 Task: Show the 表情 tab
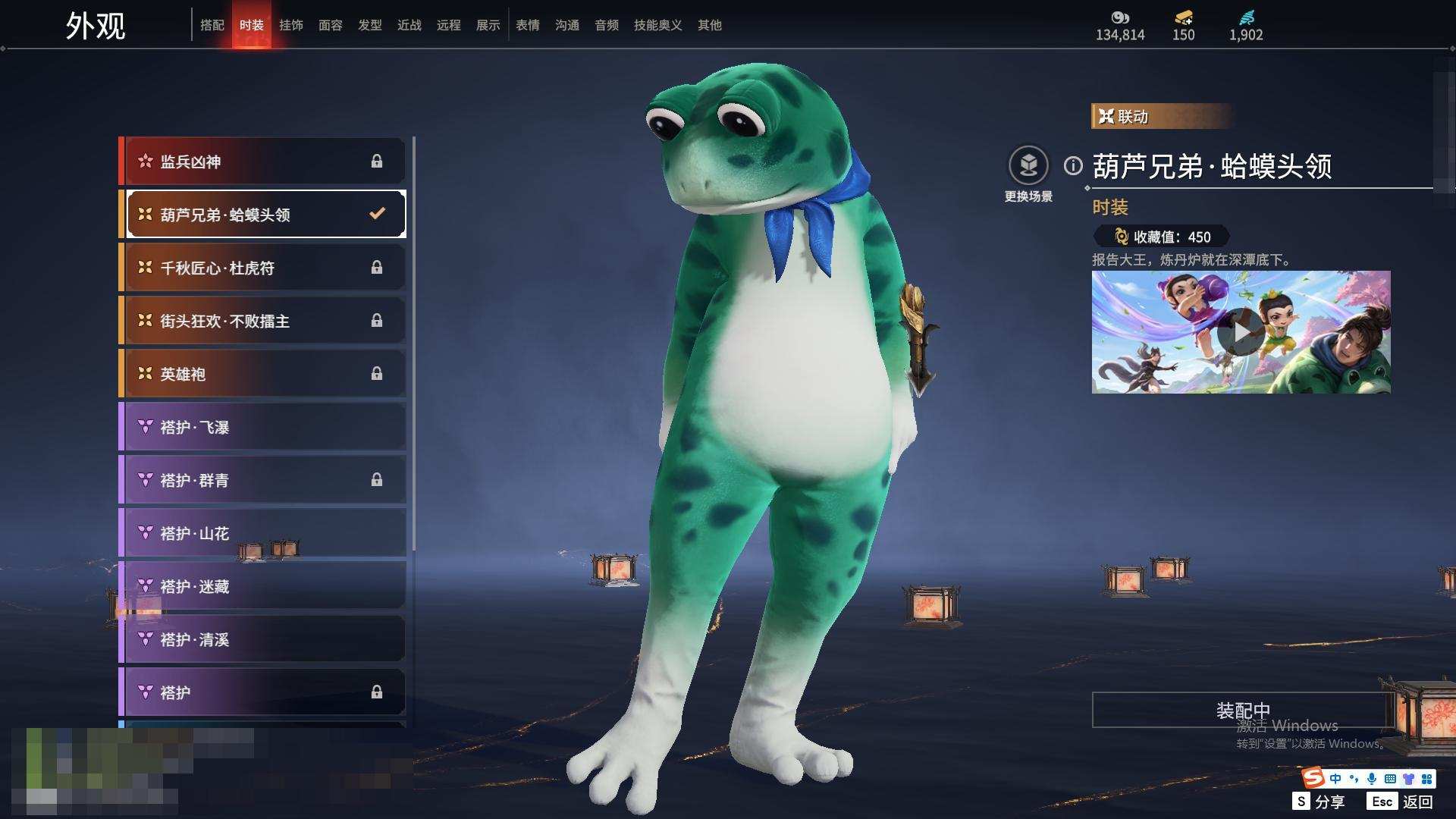[x=527, y=25]
